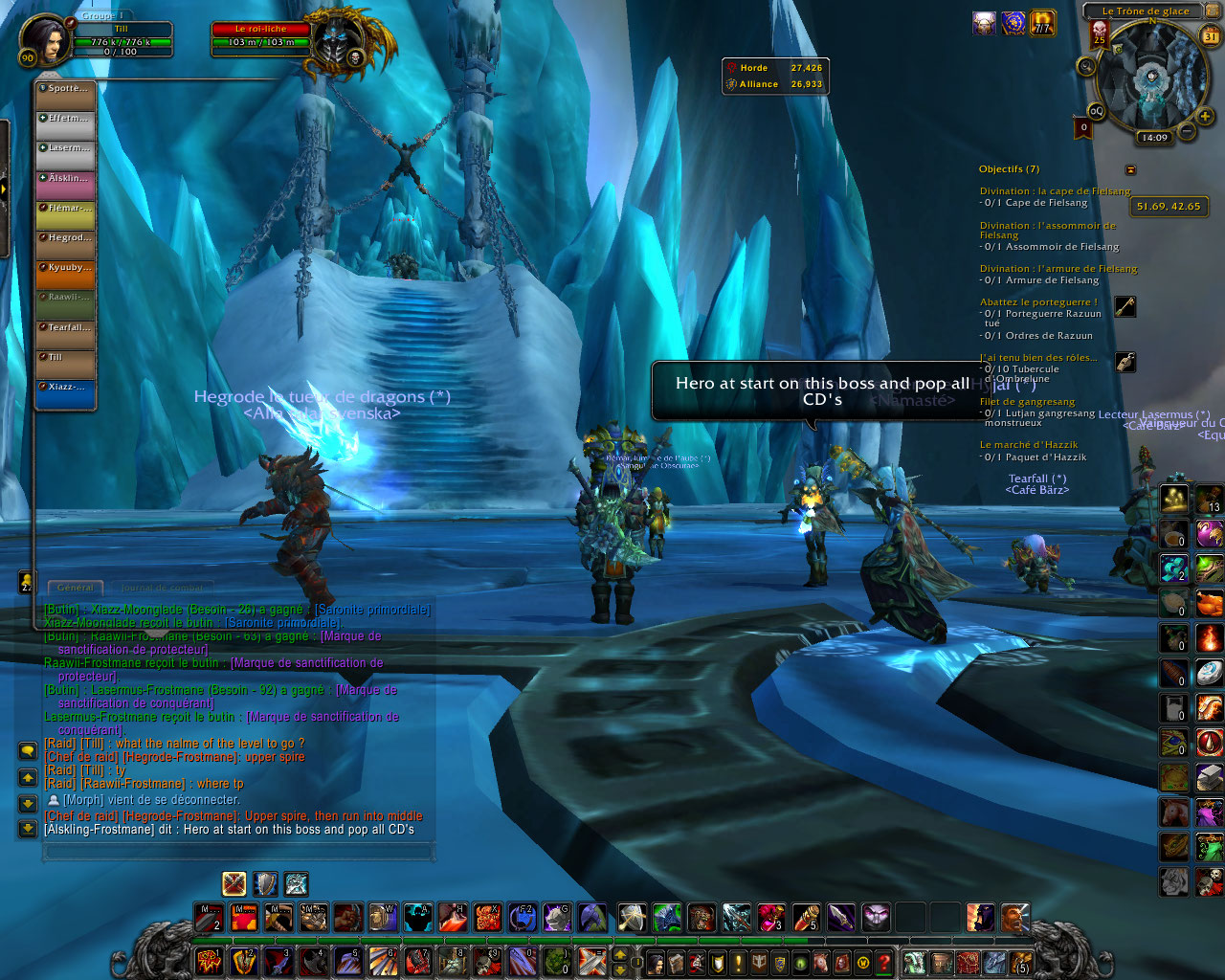Click the chat input box
The image size is (1225, 980).
[x=237, y=851]
